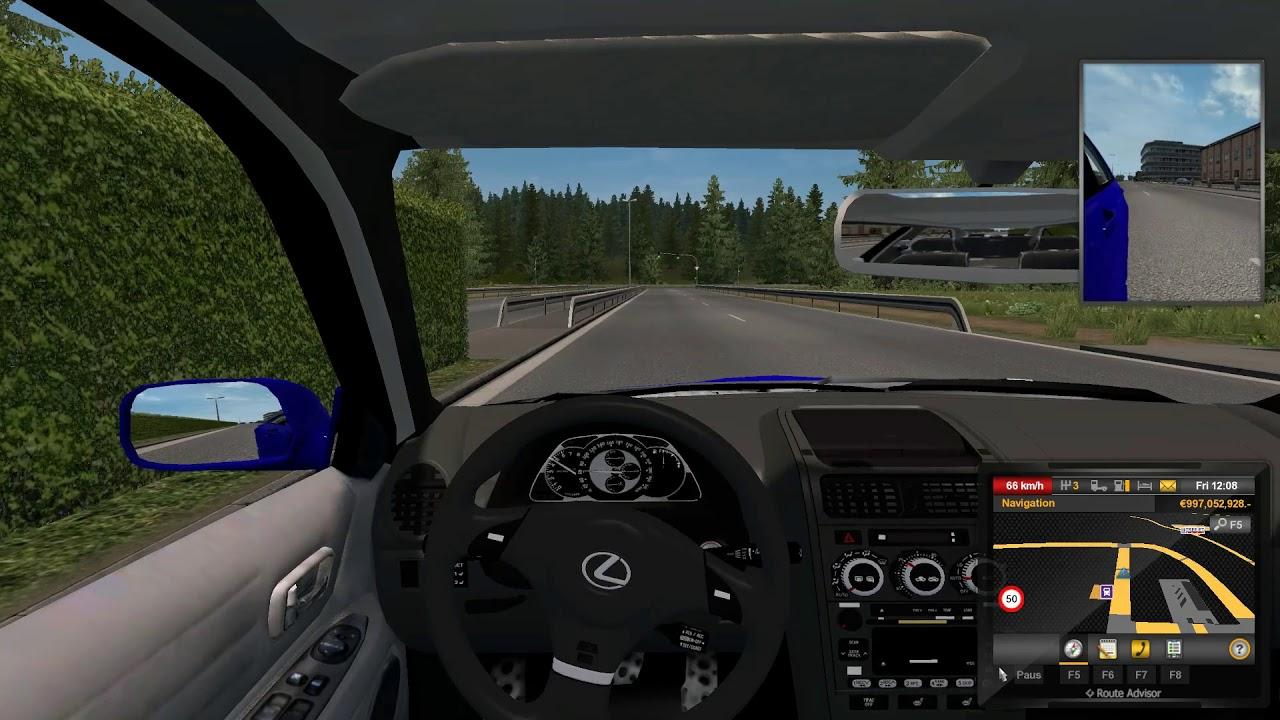
Task: Open the compass Navigation tab
Action: coord(1073,649)
